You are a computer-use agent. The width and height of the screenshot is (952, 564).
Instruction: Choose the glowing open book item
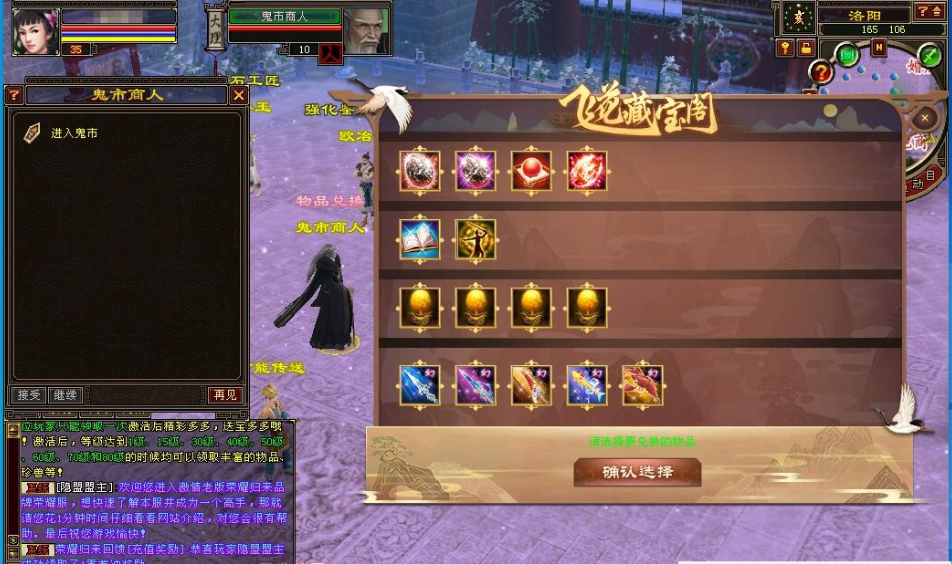click(420, 240)
